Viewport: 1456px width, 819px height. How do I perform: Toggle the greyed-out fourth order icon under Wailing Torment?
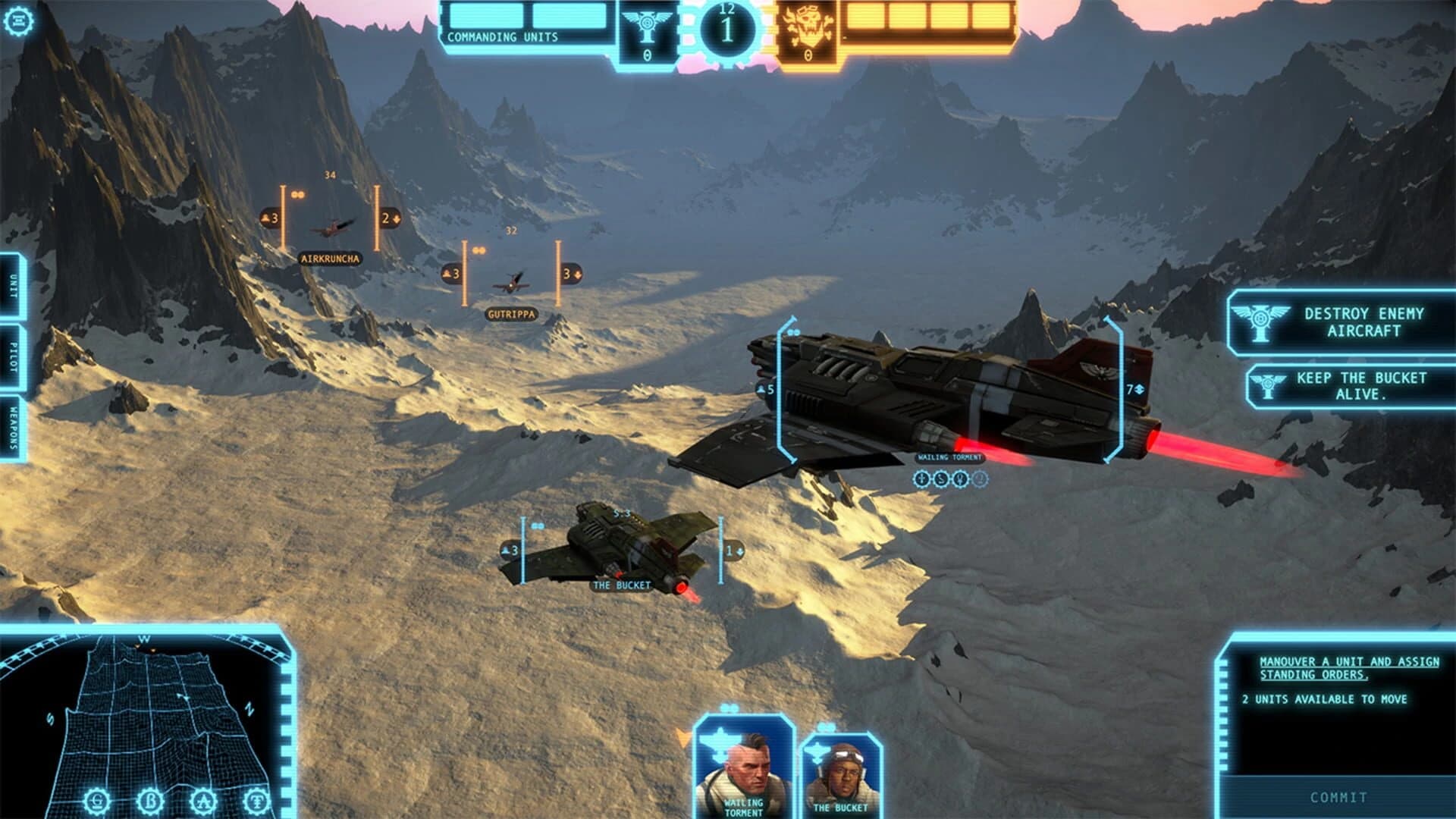click(x=979, y=479)
